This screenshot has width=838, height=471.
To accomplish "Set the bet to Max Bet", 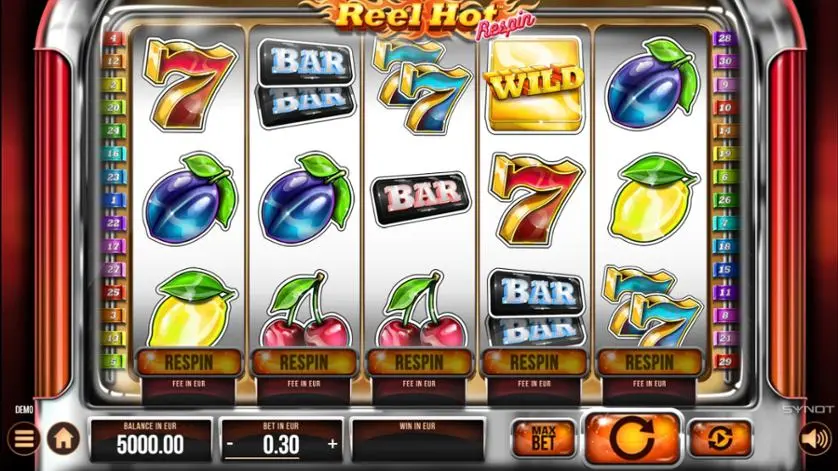I will coord(544,438).
